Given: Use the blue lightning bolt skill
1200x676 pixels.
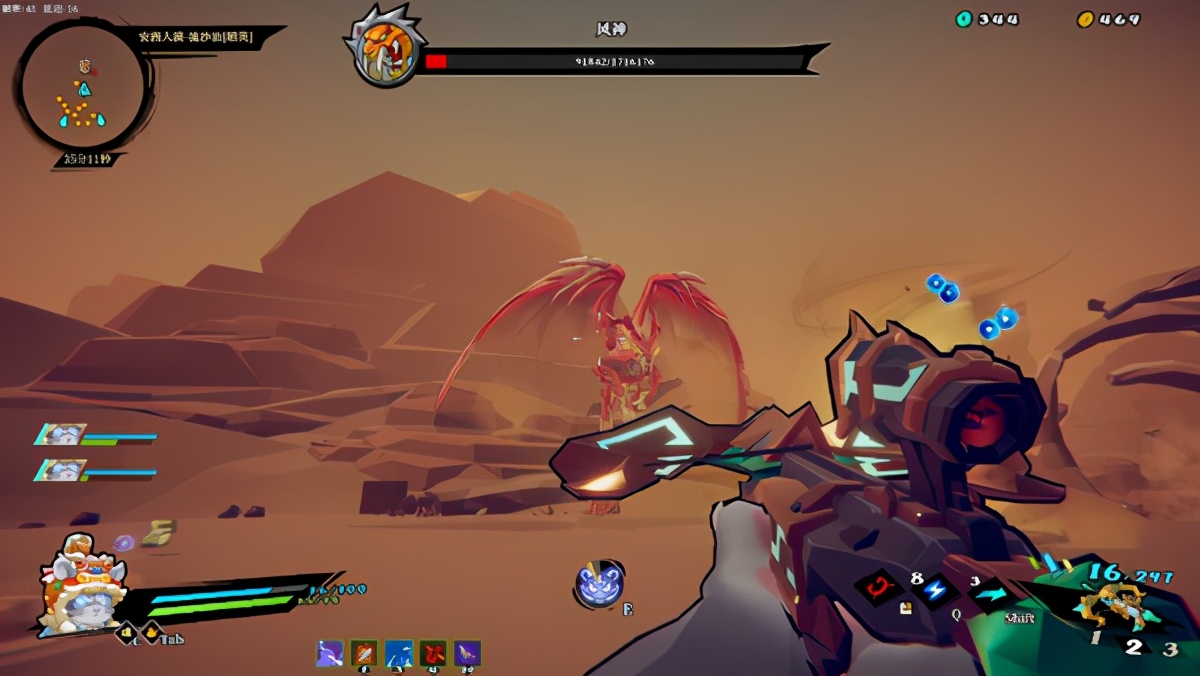Looking at the screenshot, I should [x=936, y=590].
